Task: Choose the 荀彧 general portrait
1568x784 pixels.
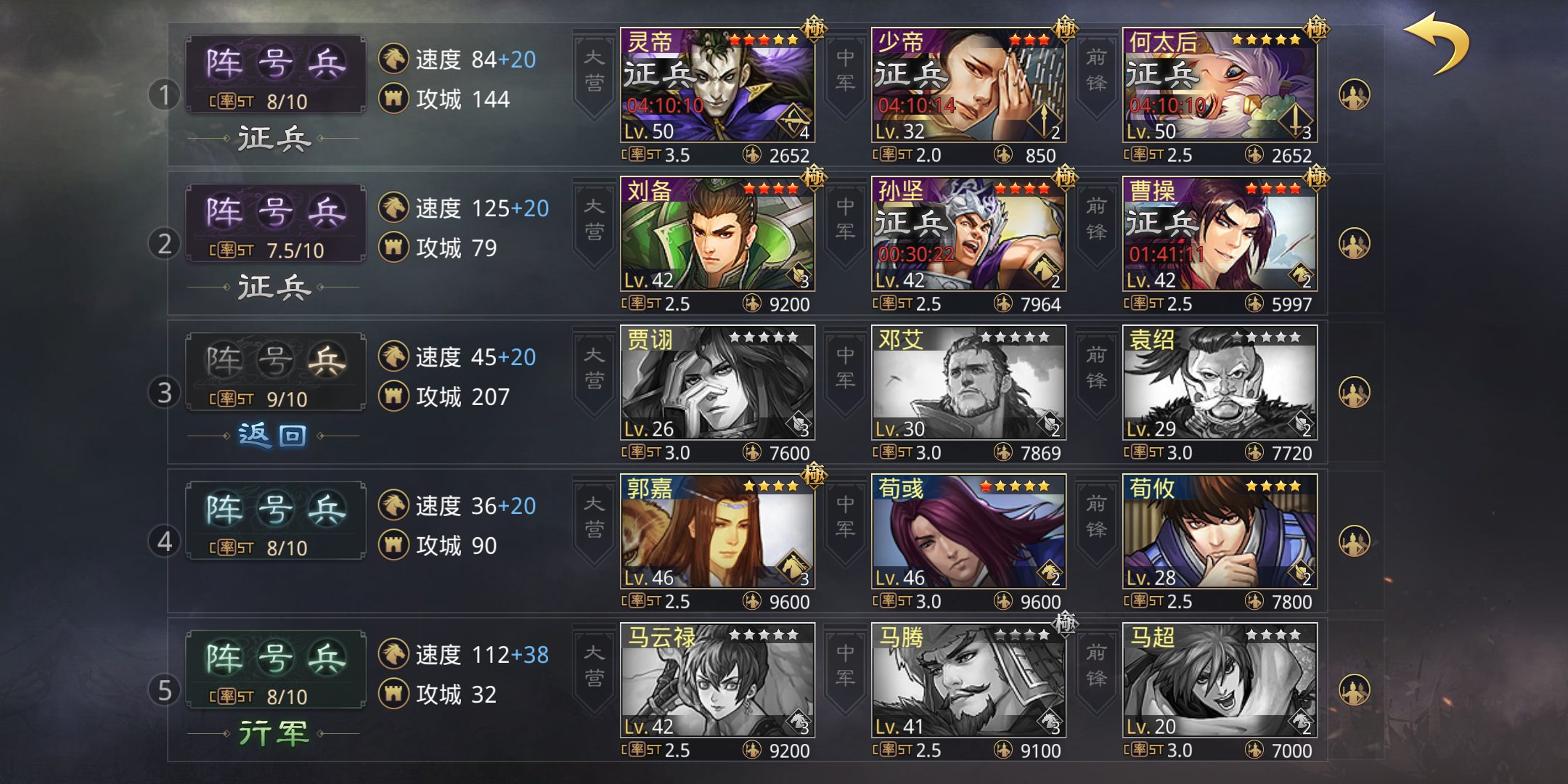Action: point(968,532)
